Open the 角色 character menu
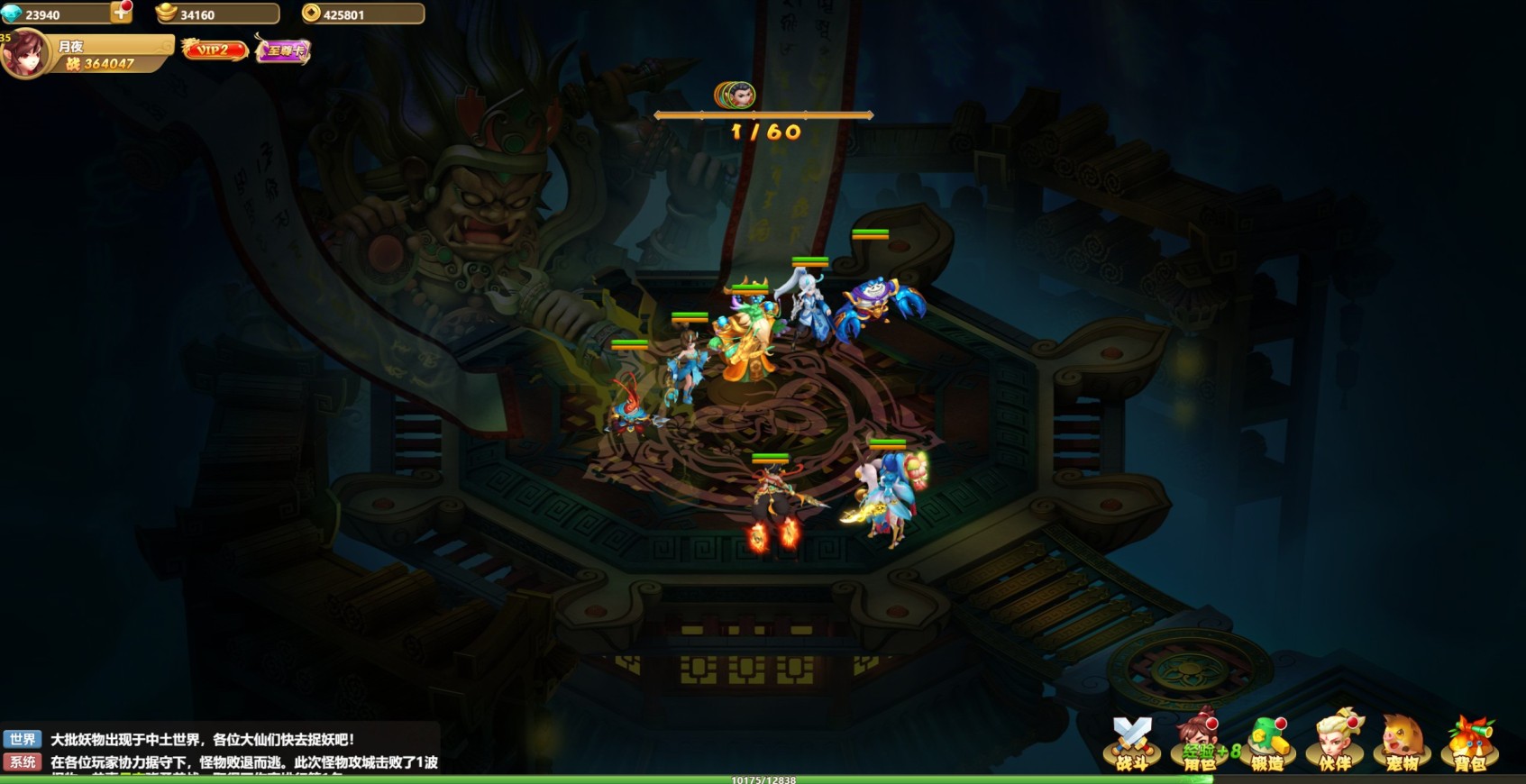The image size is (1526, 784). pos(1200,744)
